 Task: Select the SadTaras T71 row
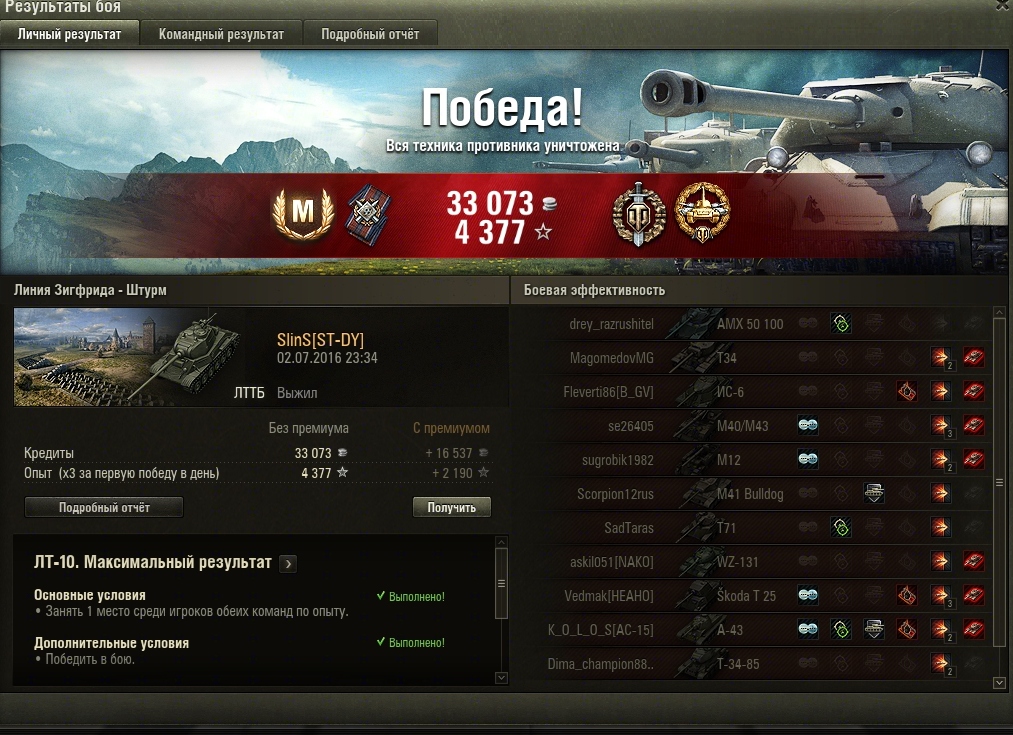click(750, 528)
